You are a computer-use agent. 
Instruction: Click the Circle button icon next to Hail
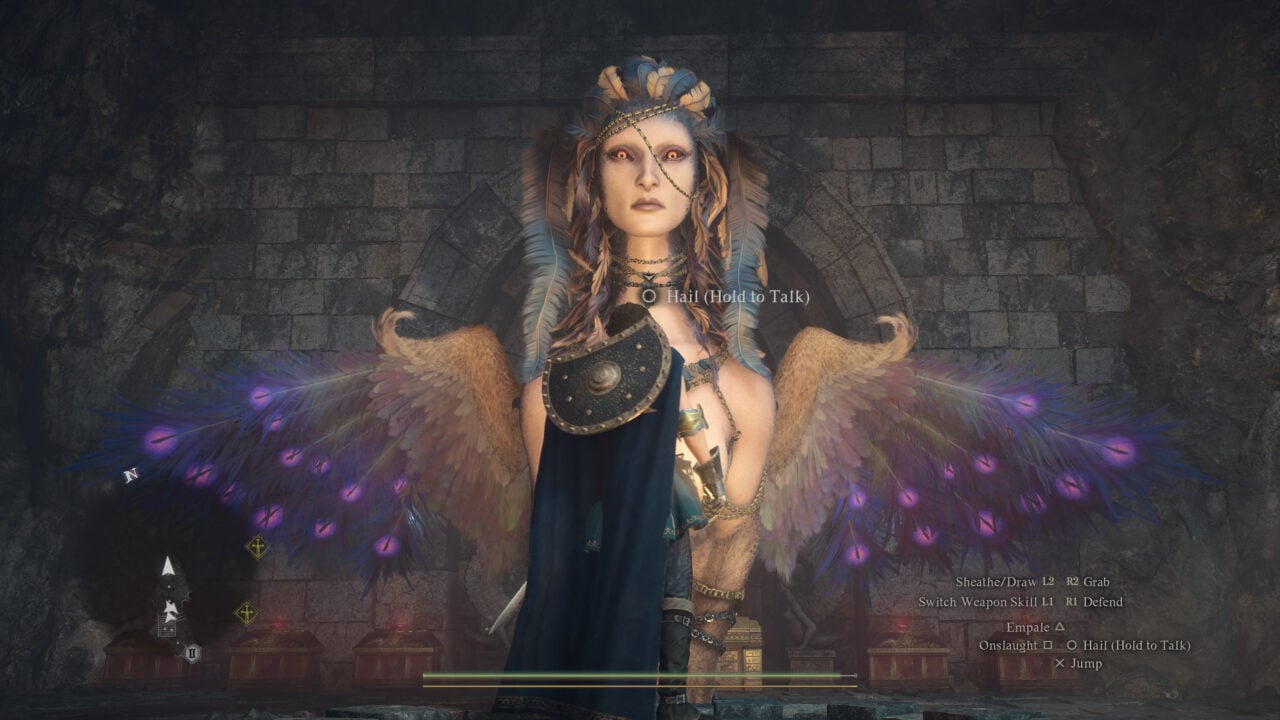pos(1073,645)
